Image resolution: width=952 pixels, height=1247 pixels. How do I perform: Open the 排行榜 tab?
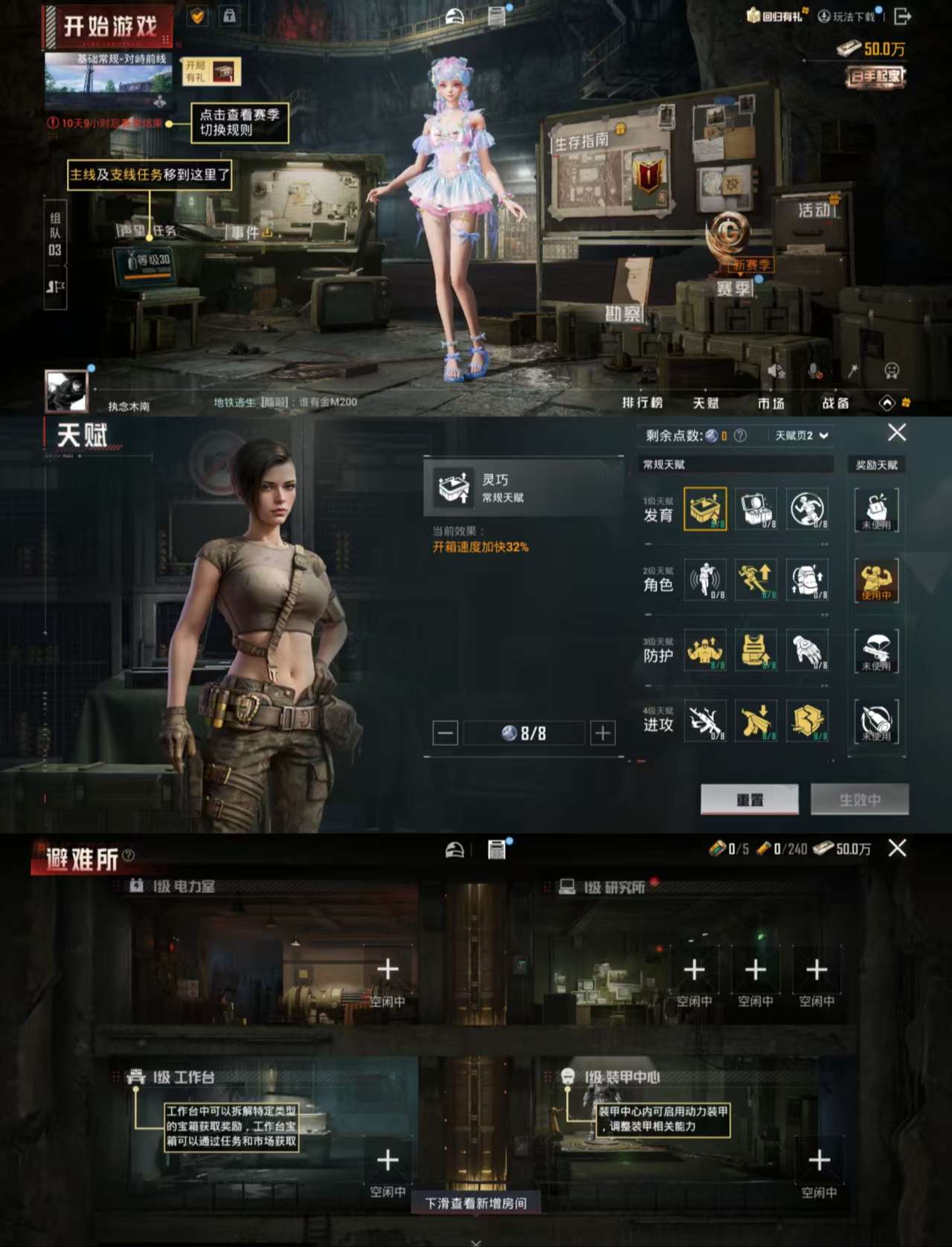pos(644,403)
